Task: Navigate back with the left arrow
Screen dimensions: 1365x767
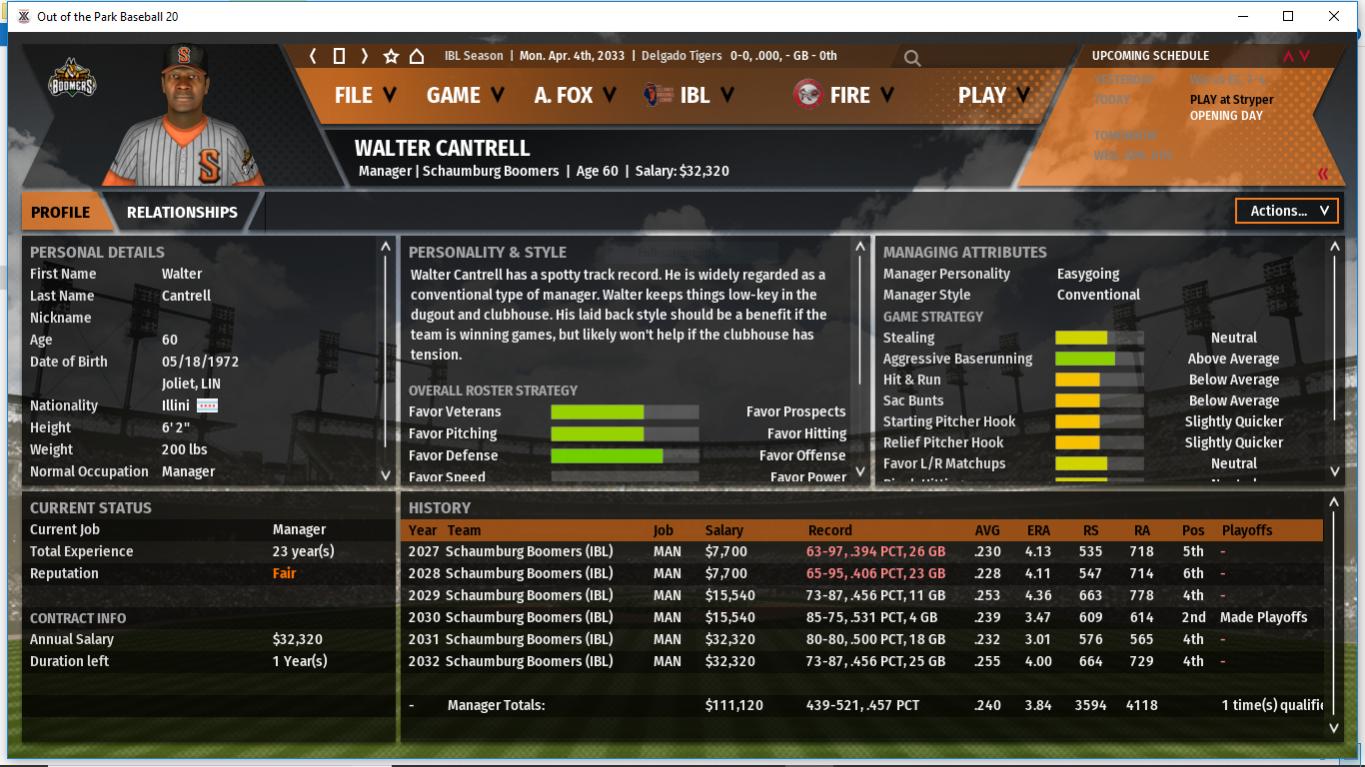Action: [313, 56]
